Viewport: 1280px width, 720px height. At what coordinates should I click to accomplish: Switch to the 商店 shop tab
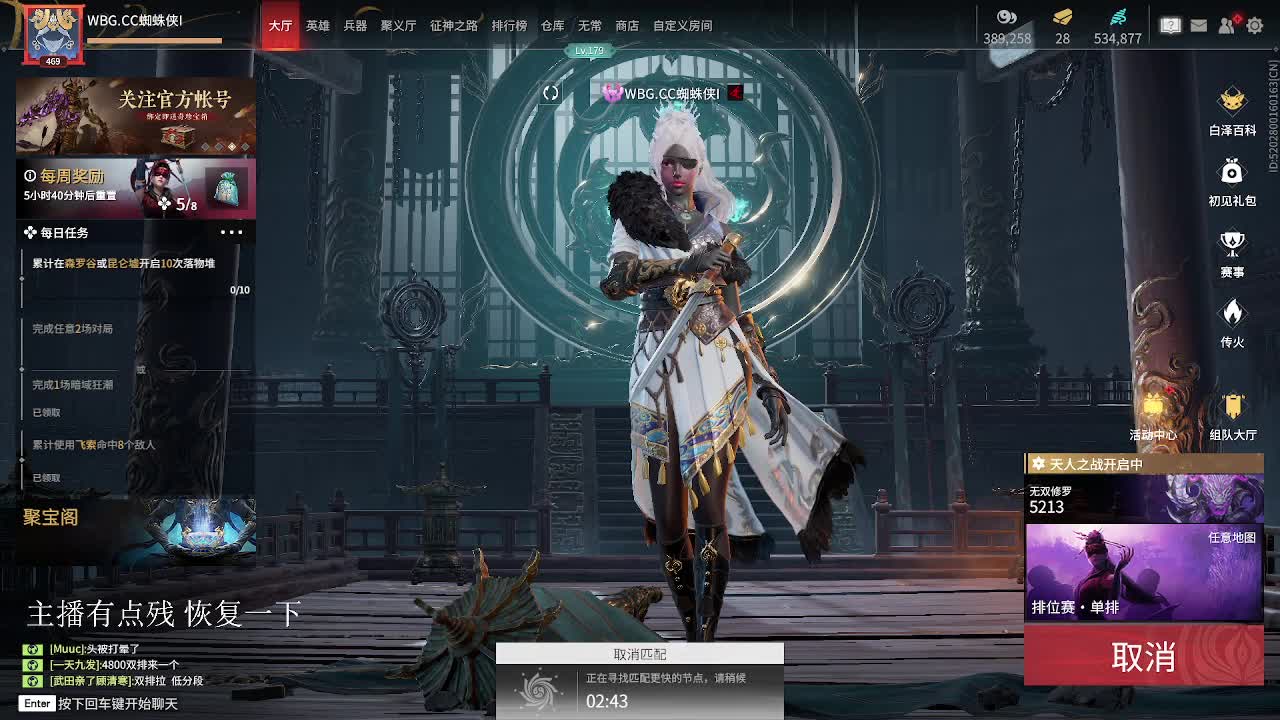626,27
